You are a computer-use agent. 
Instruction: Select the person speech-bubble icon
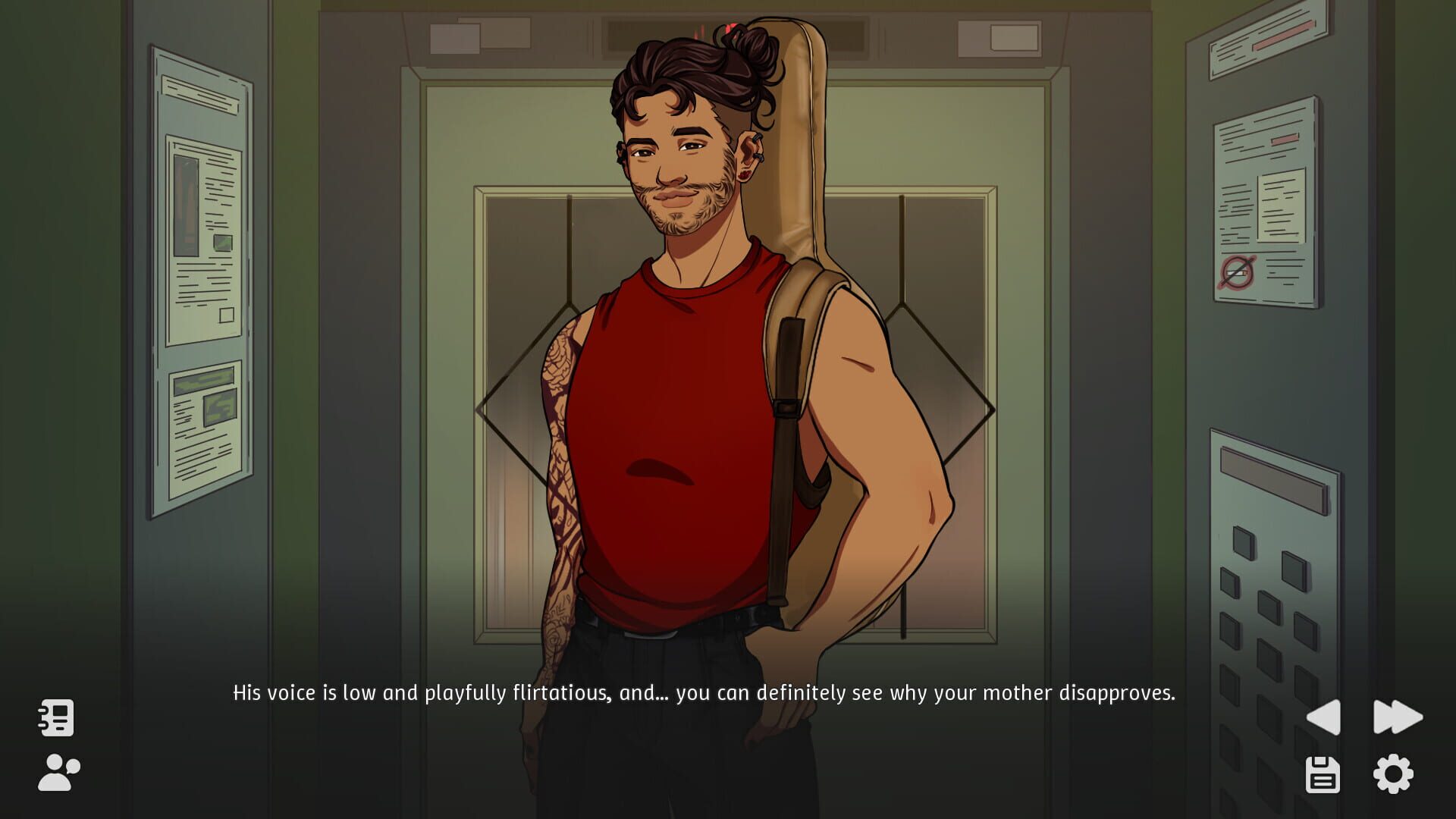point(58,770)
